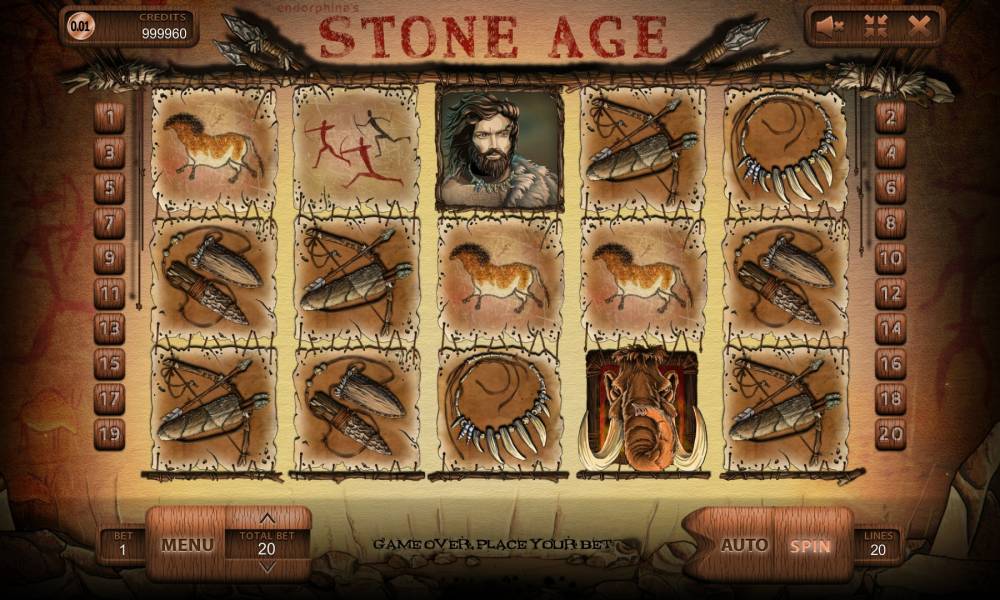
Task: Click the 0.01 coin value chip
Action: pos(80,25)
